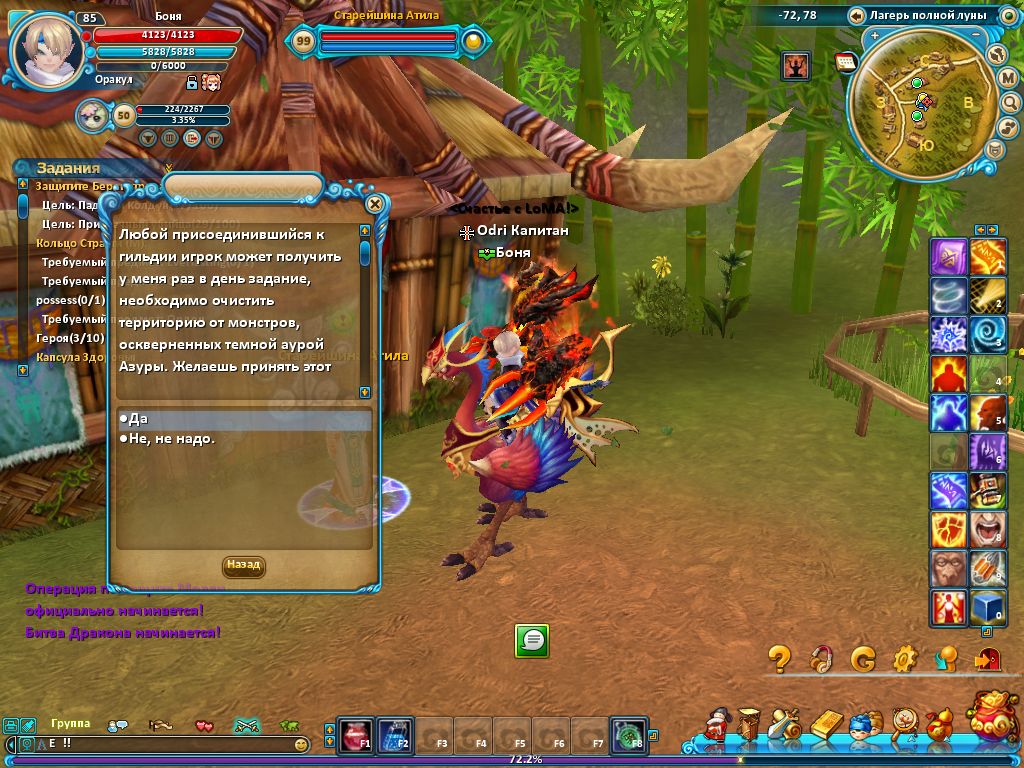The width and height of the screenshot is (1024, 768).
Task: Open the green chat bubble notification
Action: pyautogui.click(x=532, y=640)
